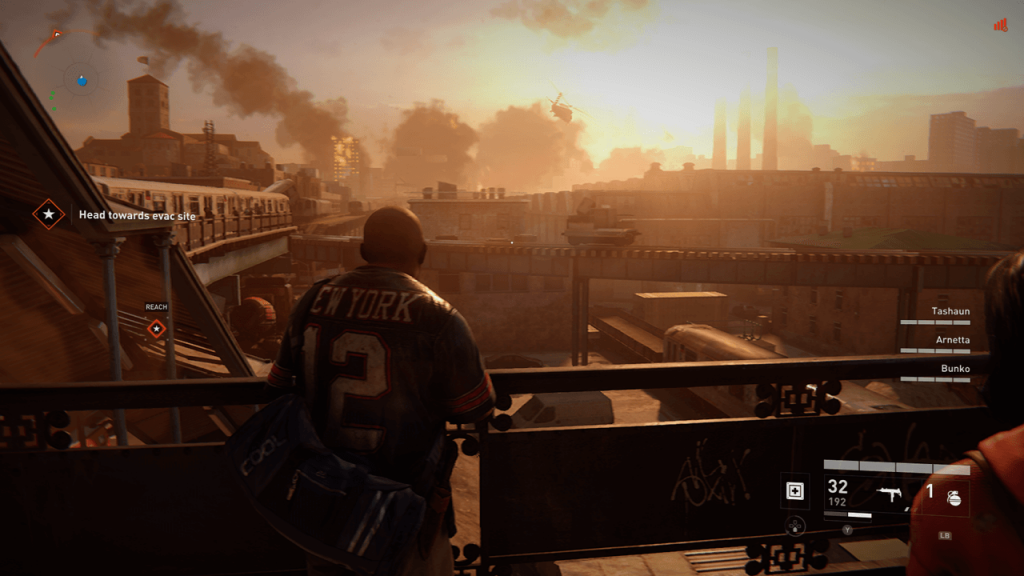The width and height of the screenshot is (1024, 576).
Task: Click the circular radar minimap
Action: point(82,77)
